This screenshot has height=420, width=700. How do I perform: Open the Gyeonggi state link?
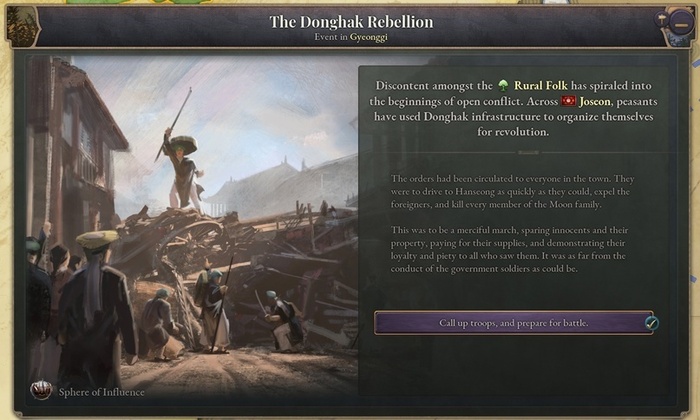(367, 36)
